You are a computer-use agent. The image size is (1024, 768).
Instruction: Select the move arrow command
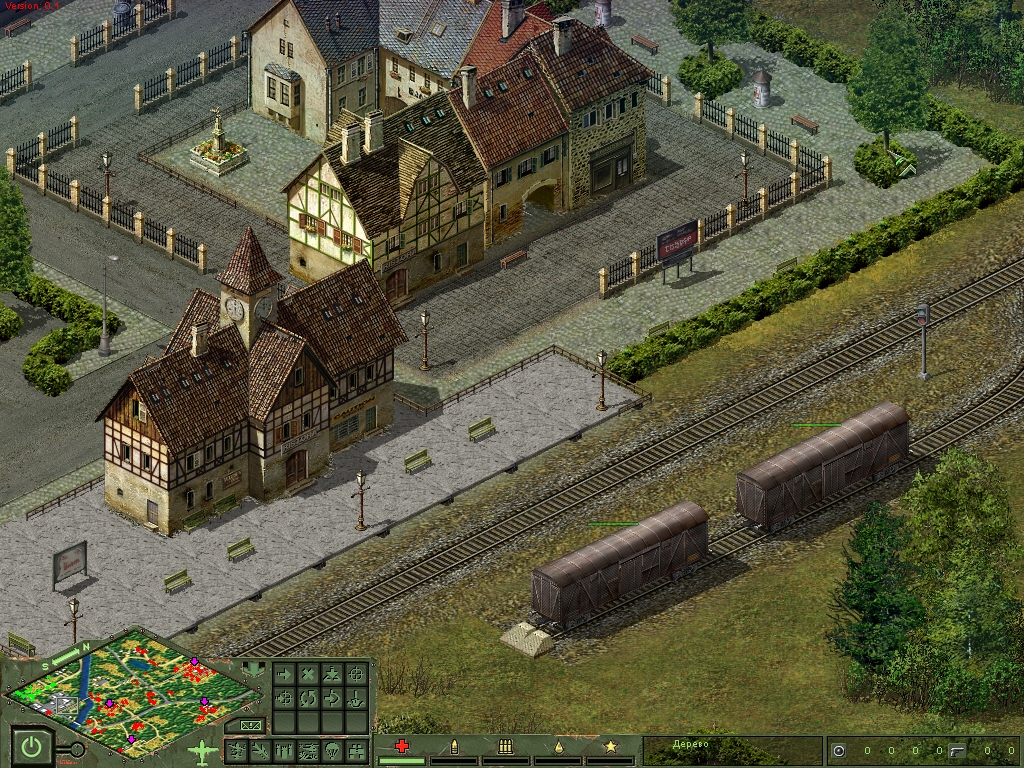click(284, 674)
